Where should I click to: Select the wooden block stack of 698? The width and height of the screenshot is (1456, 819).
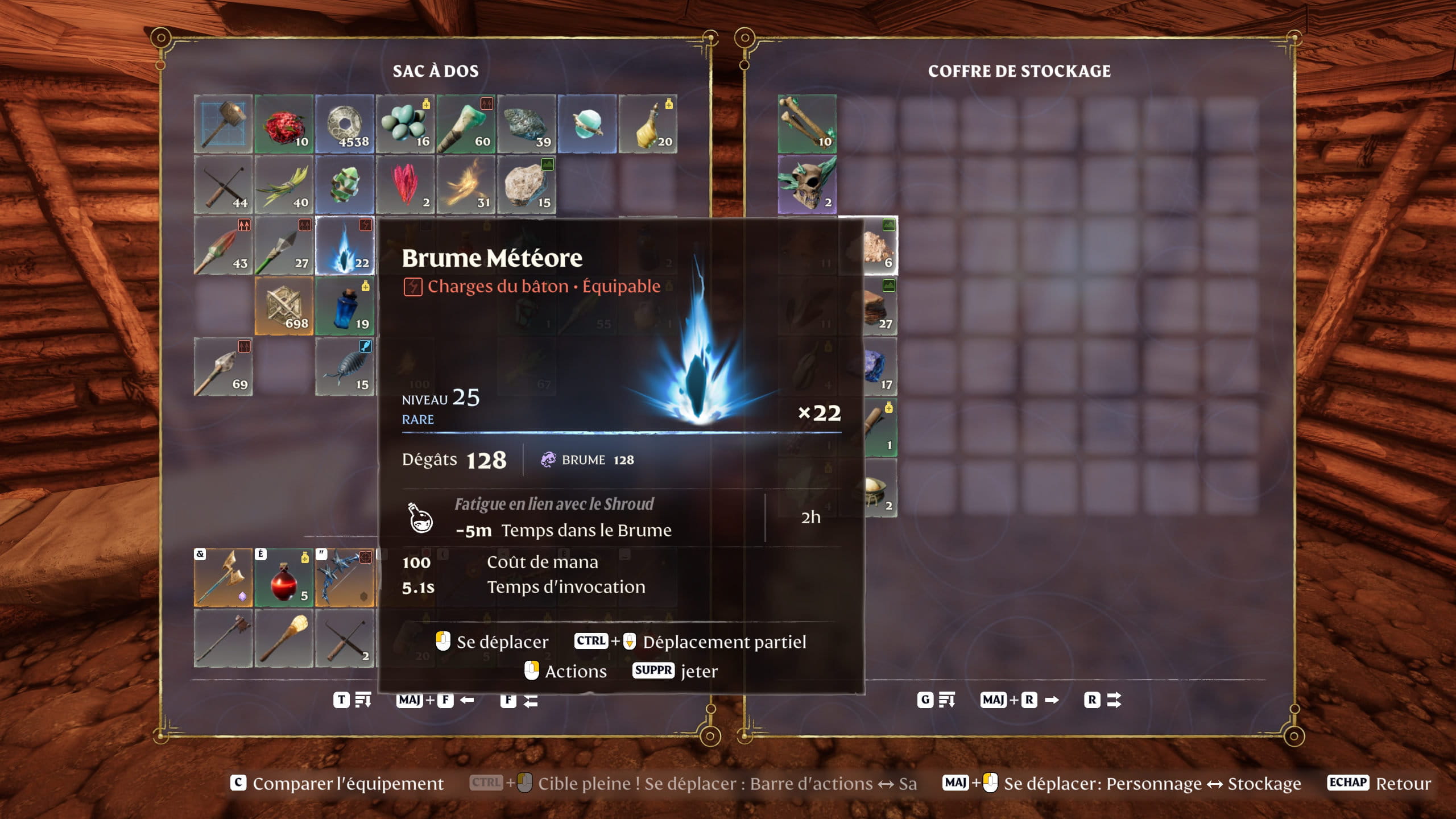coord(284,307)
